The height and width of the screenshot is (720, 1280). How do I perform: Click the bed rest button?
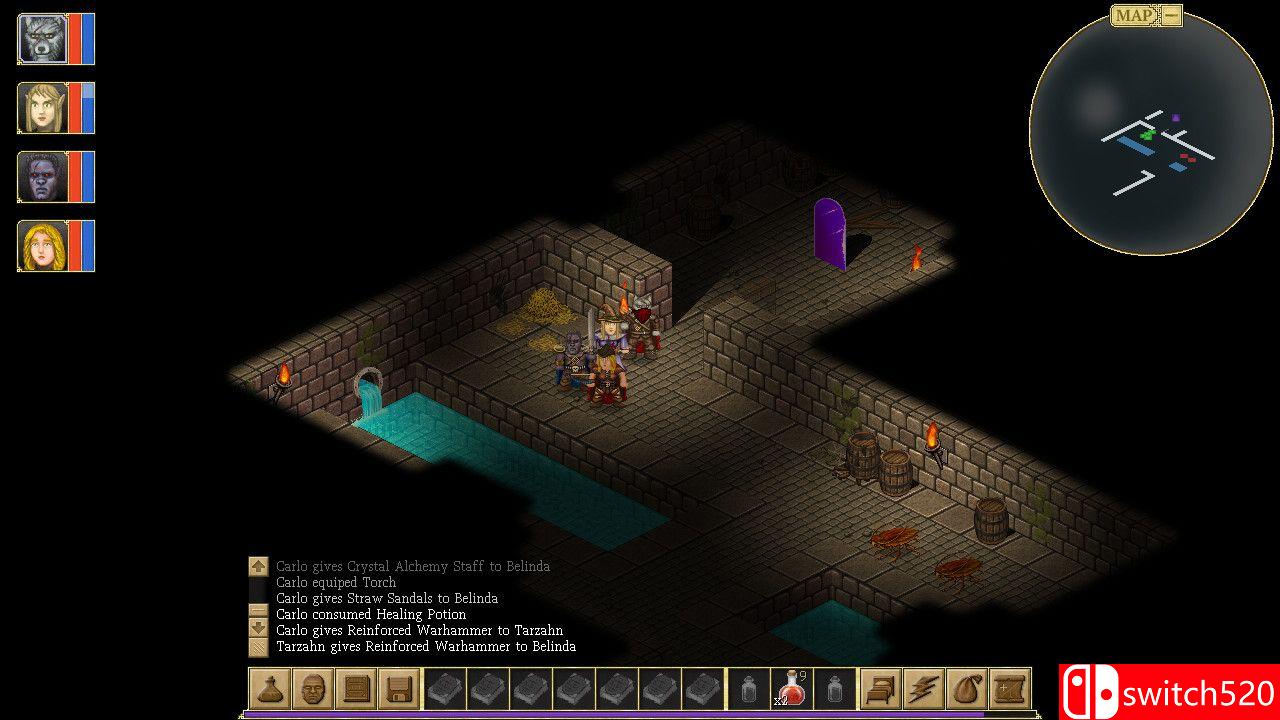pyautogui.click(x=881, y=689)
